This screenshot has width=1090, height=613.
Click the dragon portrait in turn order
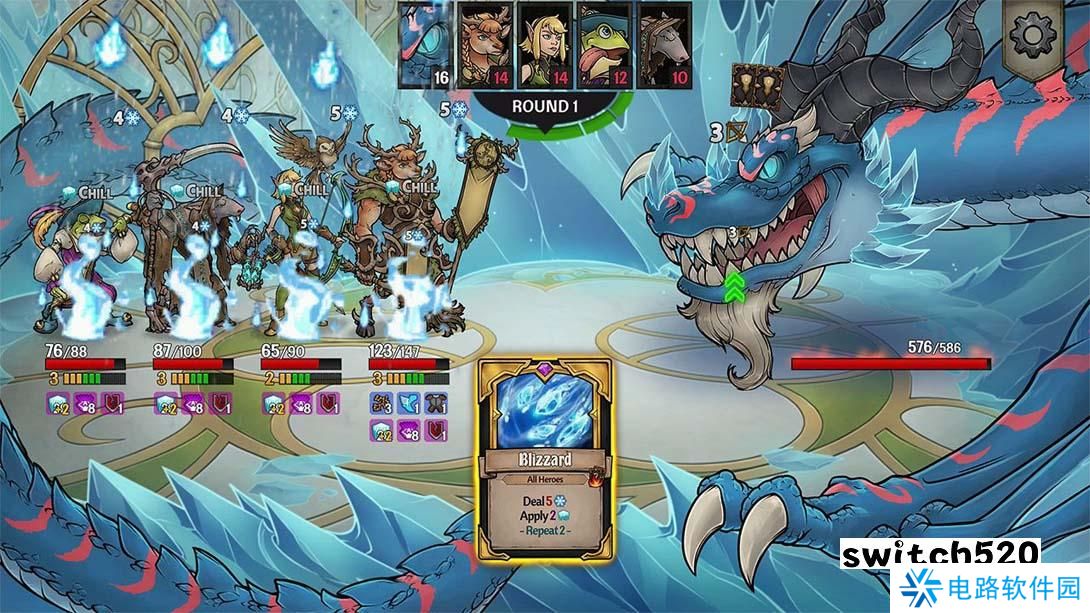(425, 45)
